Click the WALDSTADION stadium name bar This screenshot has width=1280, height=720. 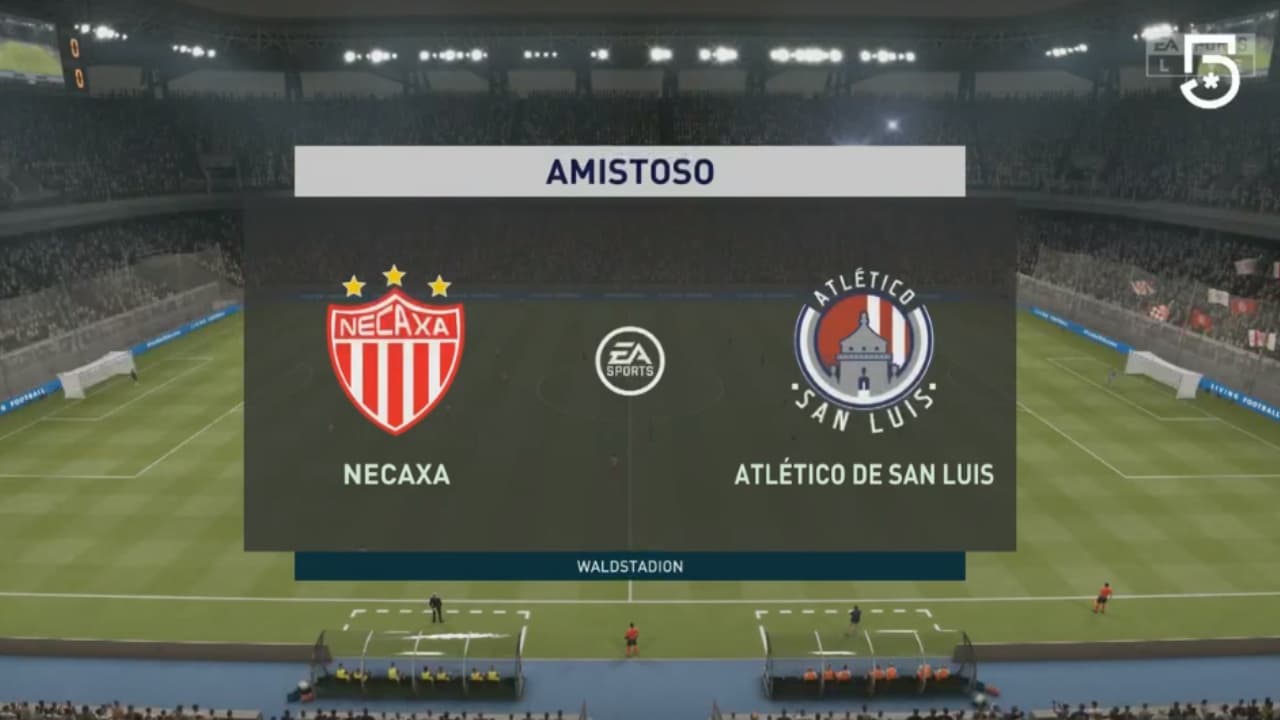click(630, 566)
